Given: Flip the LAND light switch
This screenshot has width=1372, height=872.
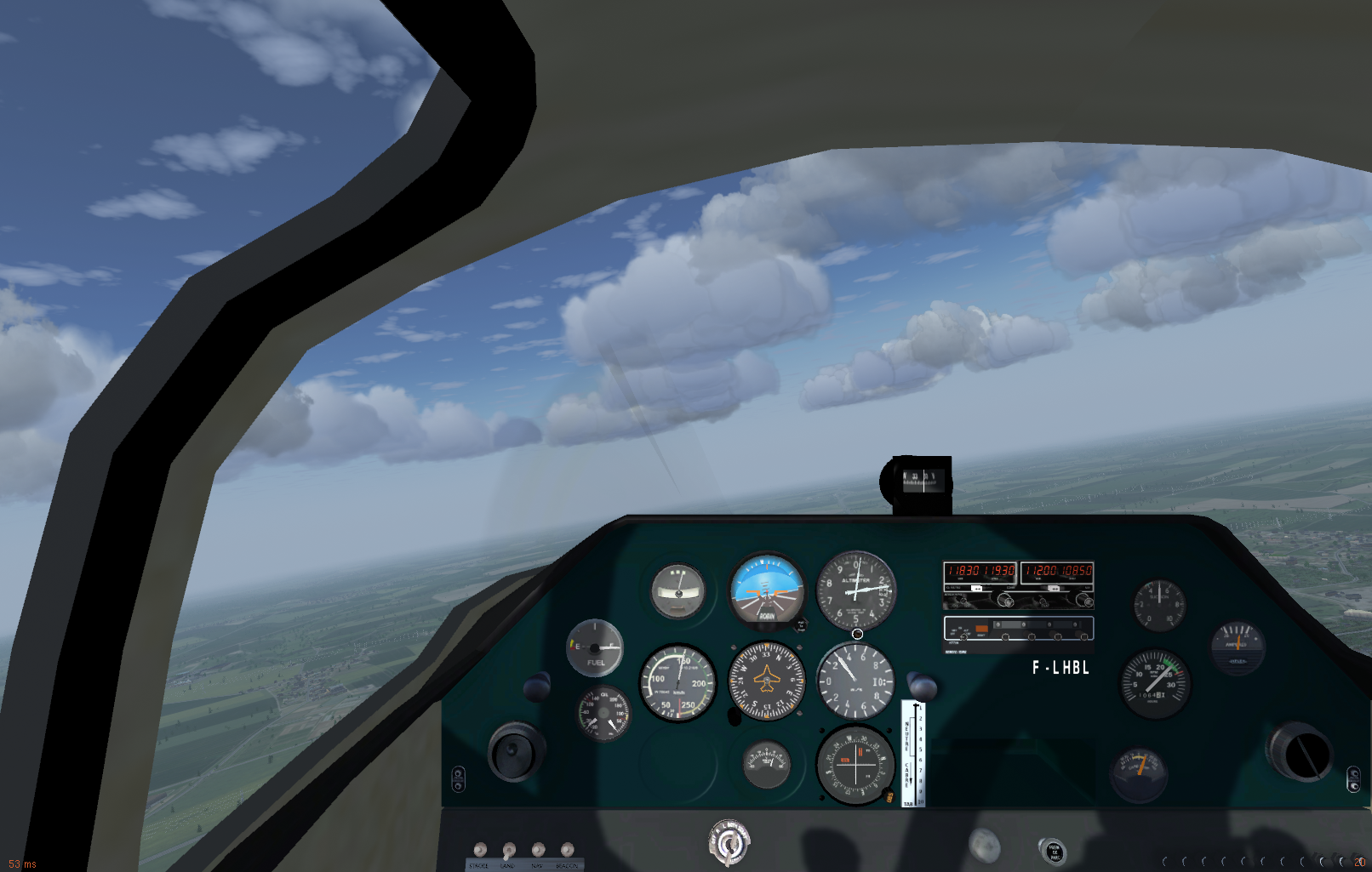Looking at the screenshot, I should [509, 849].
